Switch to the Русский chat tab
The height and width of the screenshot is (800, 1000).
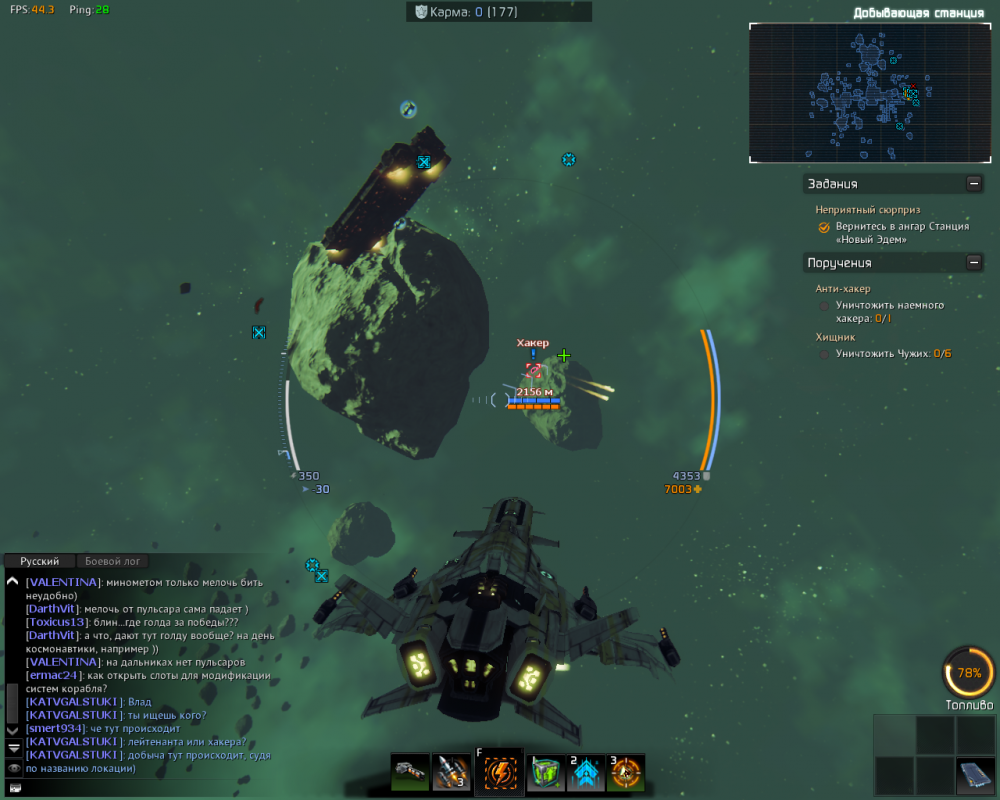point(40,562)
